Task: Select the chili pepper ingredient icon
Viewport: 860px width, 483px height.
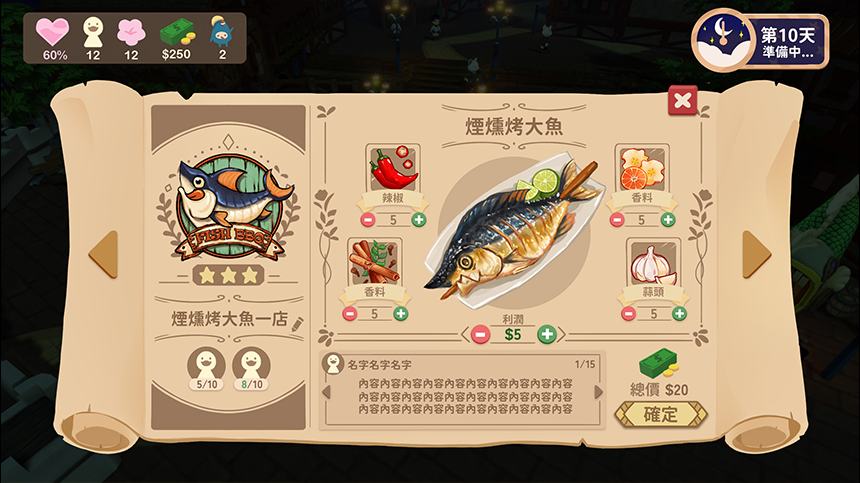Action: [393, 168]
